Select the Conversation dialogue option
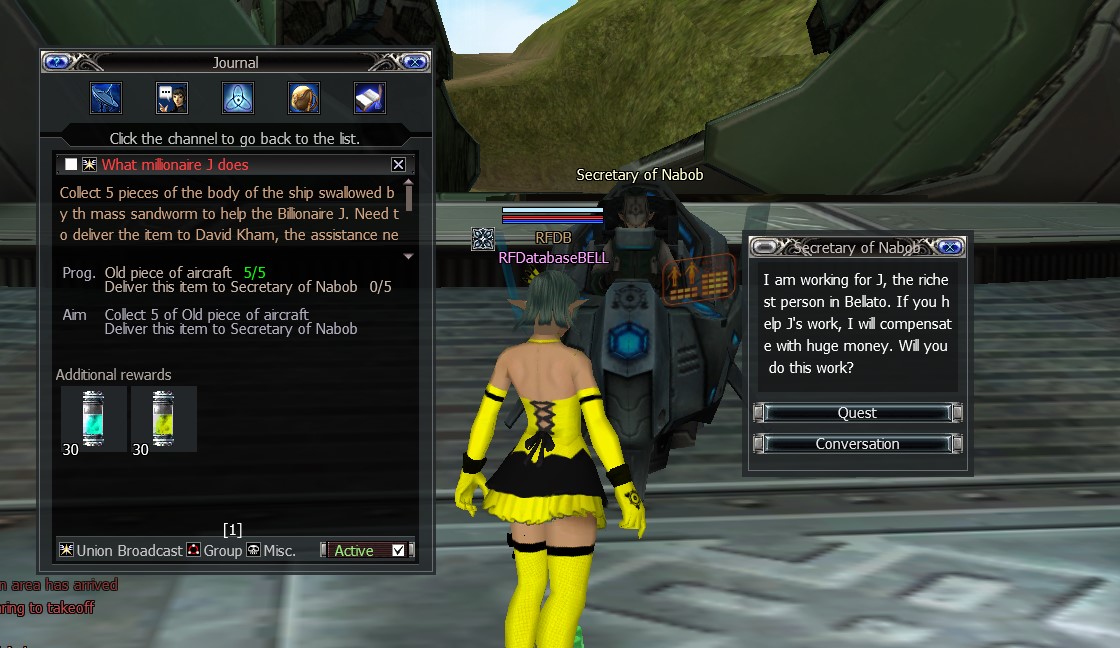Screen dimensions: 1120x648 [x=857, y=444]
